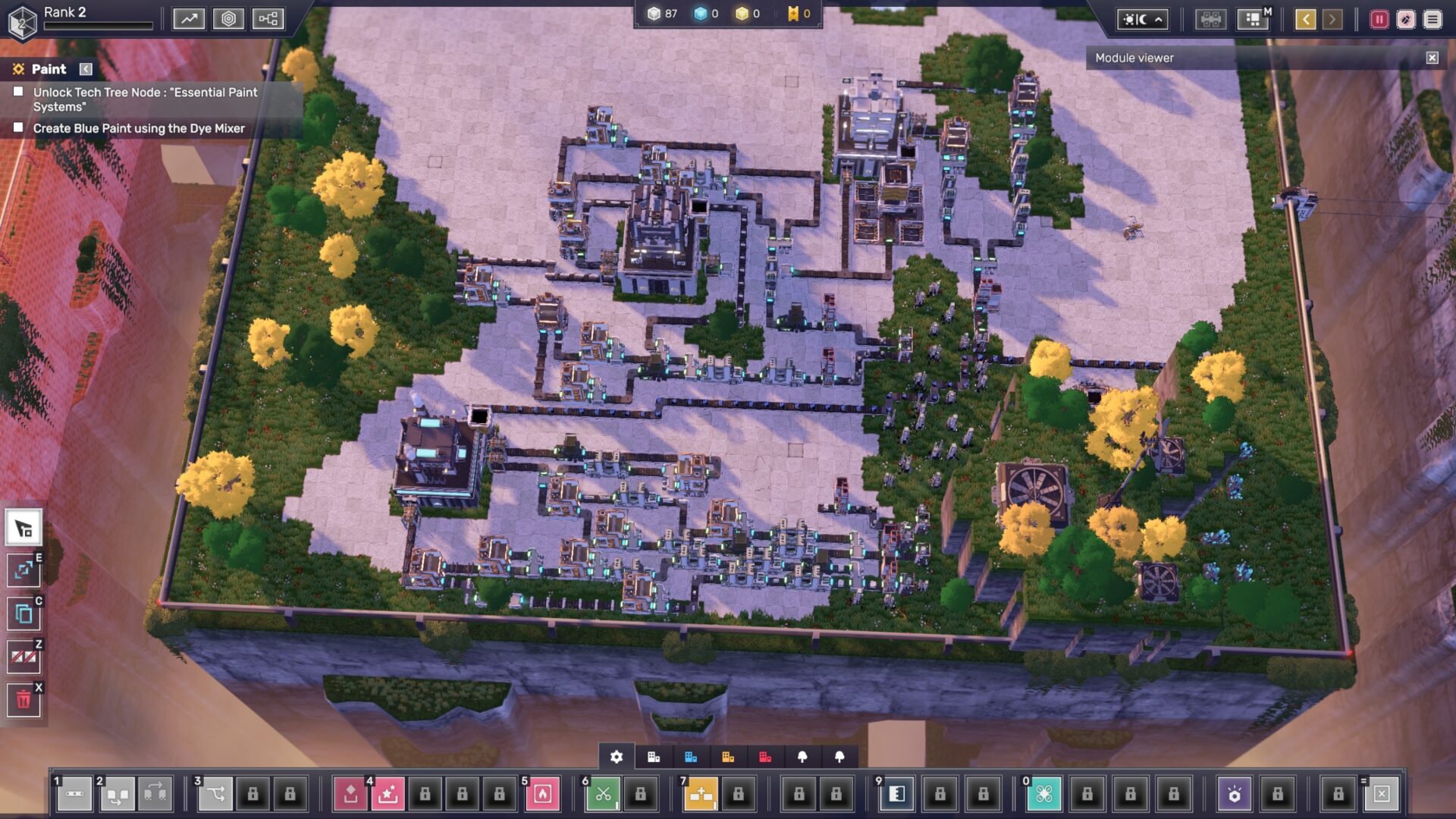This screenshot has width=1456, height=819.
Task: Collapse the Paint objective tracker
Action: (86, 69)
